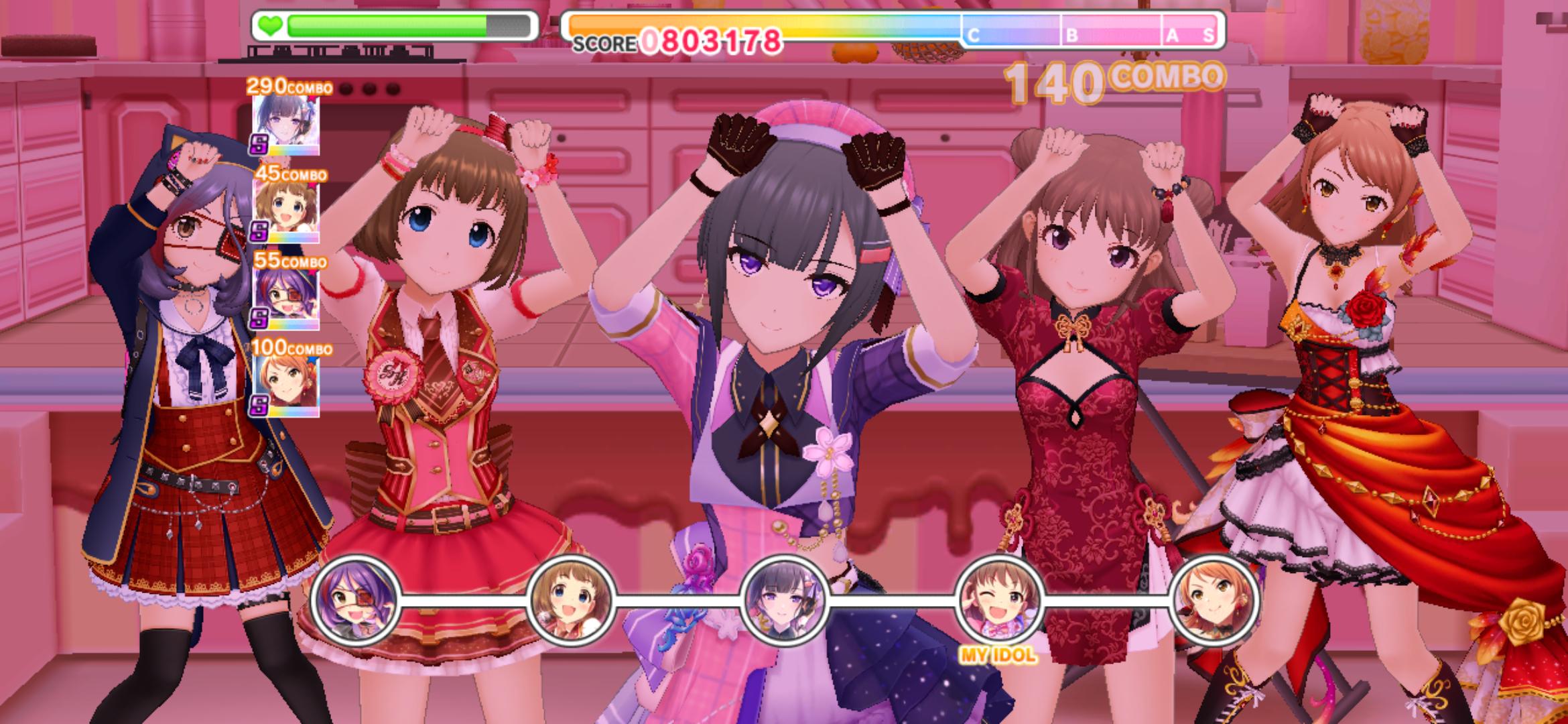Tap the orange-haired idol note circle
Screen dimensions: 1568x724
[1214, 599]
